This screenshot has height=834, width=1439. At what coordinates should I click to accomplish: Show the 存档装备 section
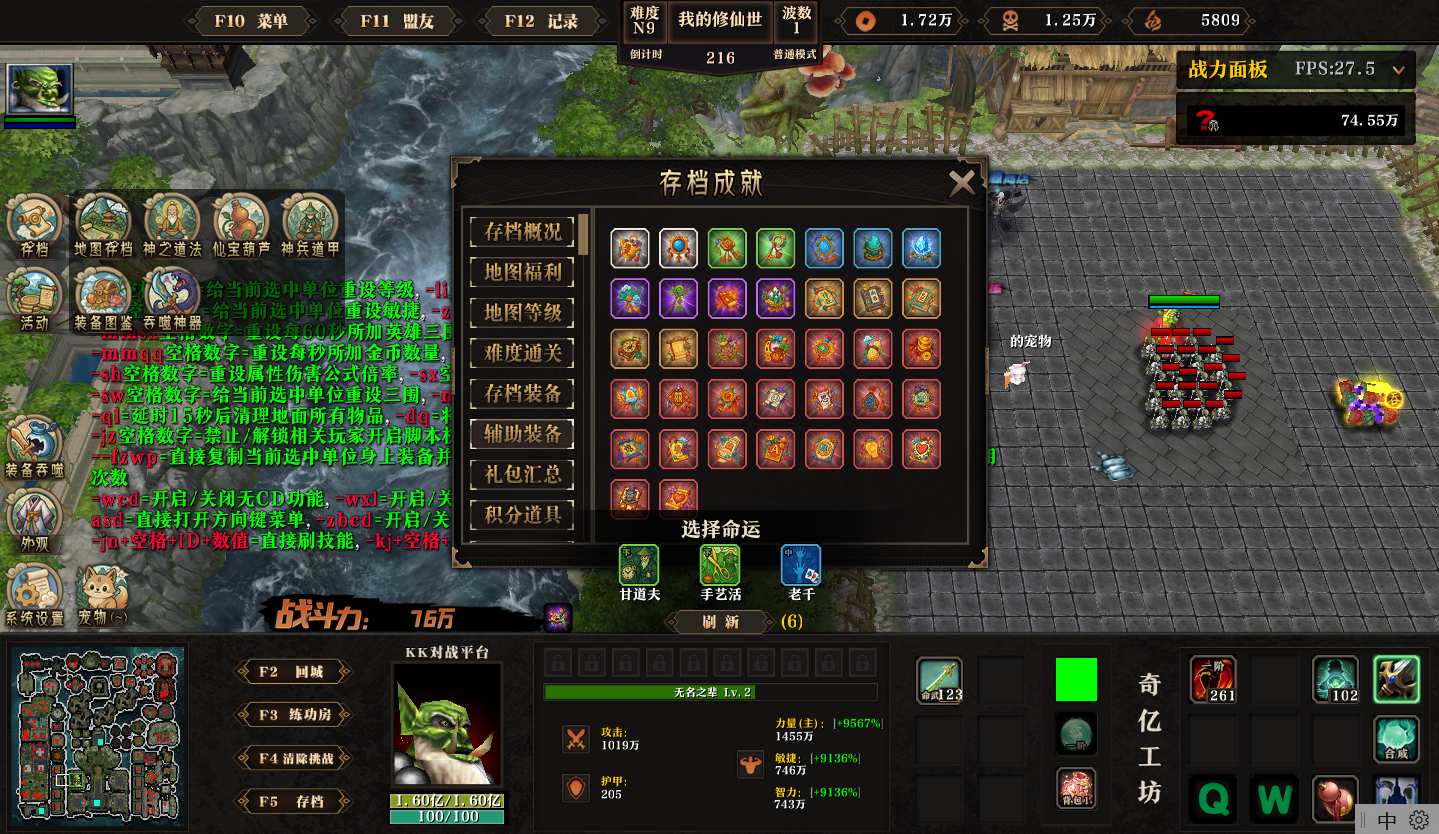click(522, 394)
